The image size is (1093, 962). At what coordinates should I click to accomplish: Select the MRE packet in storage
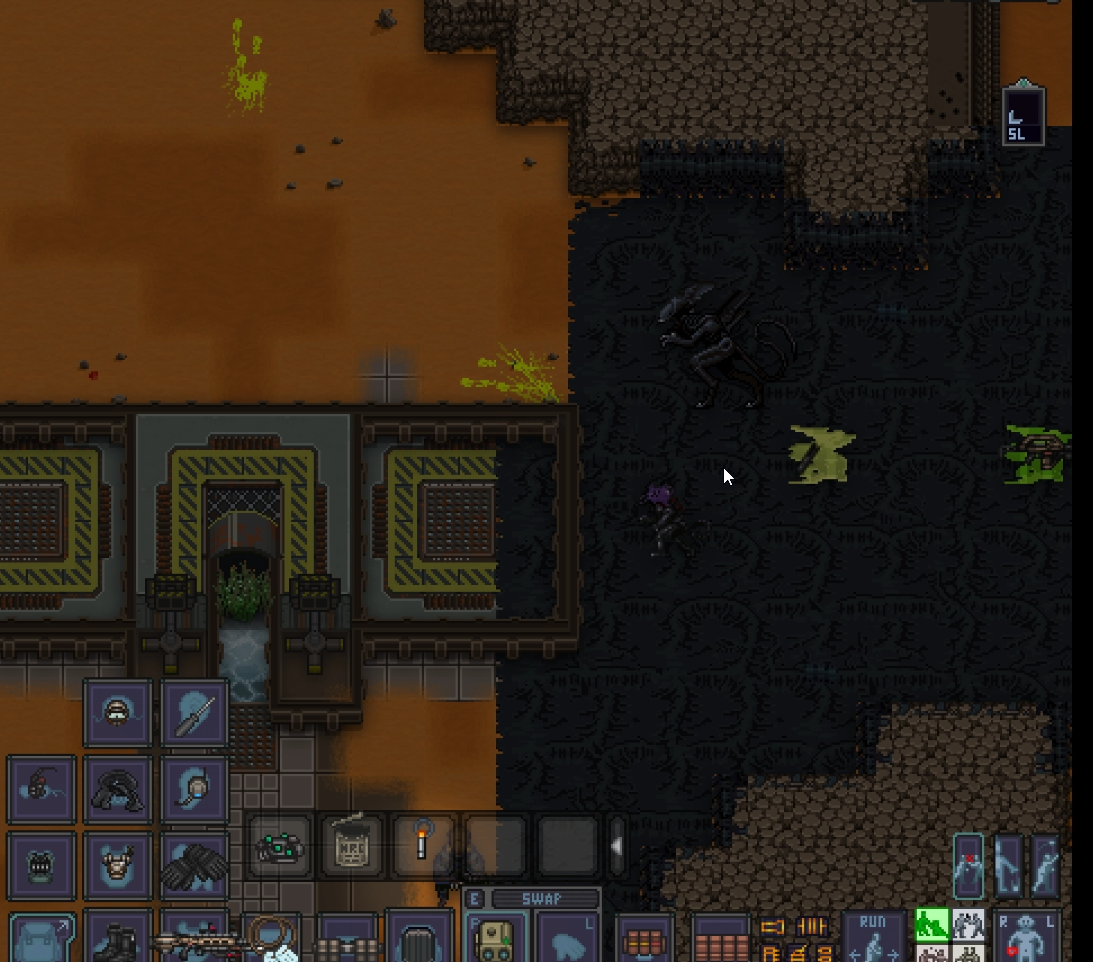[x=352, y=847]
